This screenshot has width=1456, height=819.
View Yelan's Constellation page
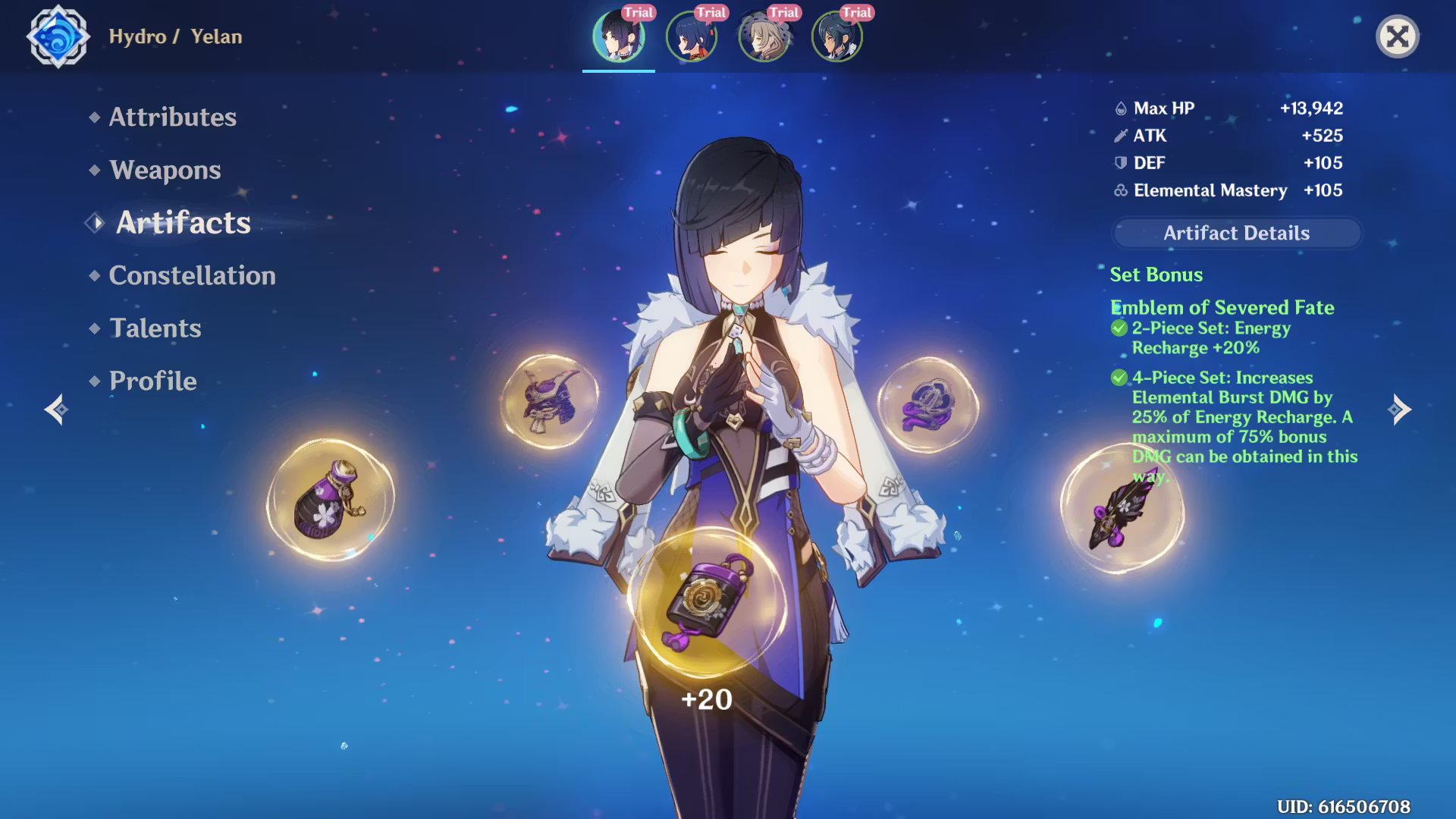tap(192, 275)
